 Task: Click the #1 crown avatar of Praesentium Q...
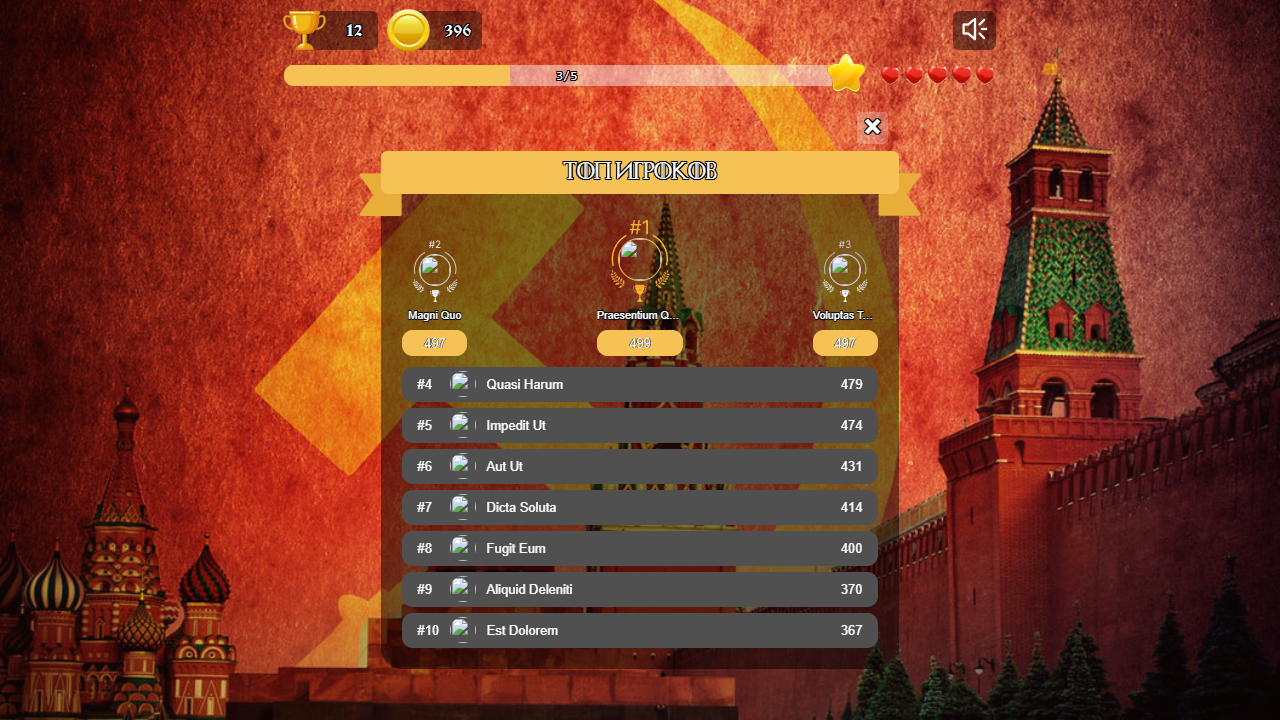pos(639,260)
